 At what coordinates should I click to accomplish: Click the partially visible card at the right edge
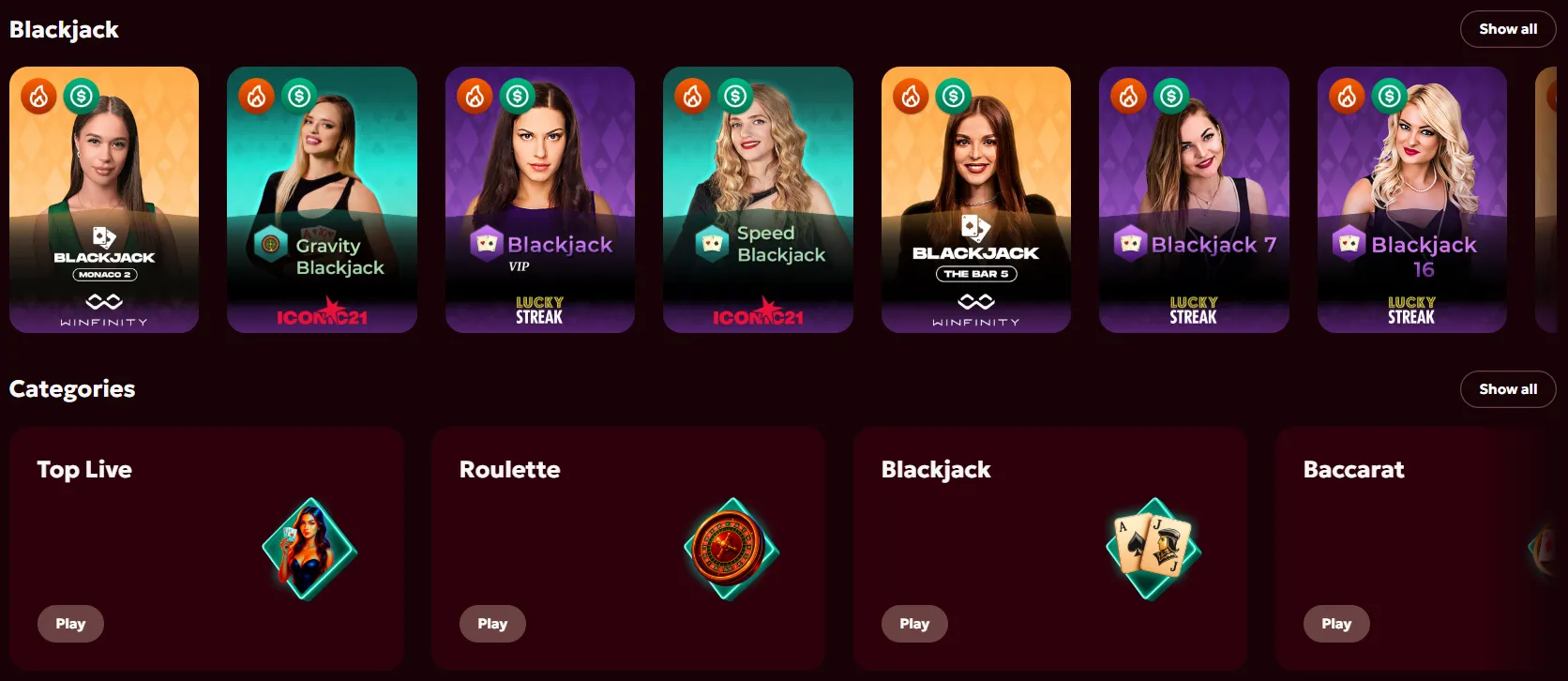tap(1552, 200)
